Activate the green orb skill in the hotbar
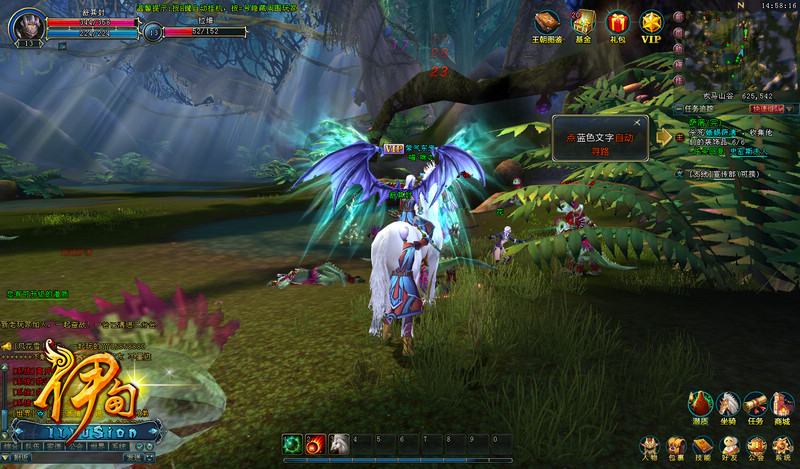The height and width of the screenshot is (469, 800). [x=292, y=443]
